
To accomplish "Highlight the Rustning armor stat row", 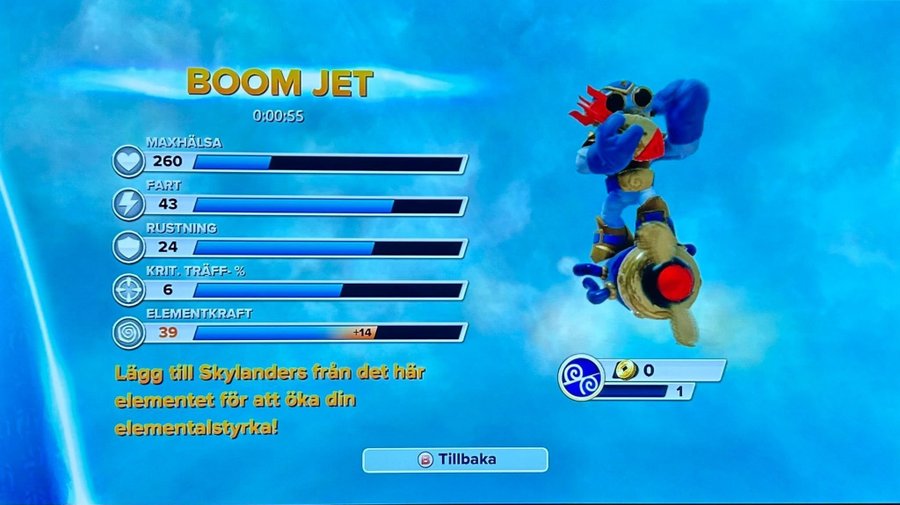I will pyautogui.click(x=290, y=247).
